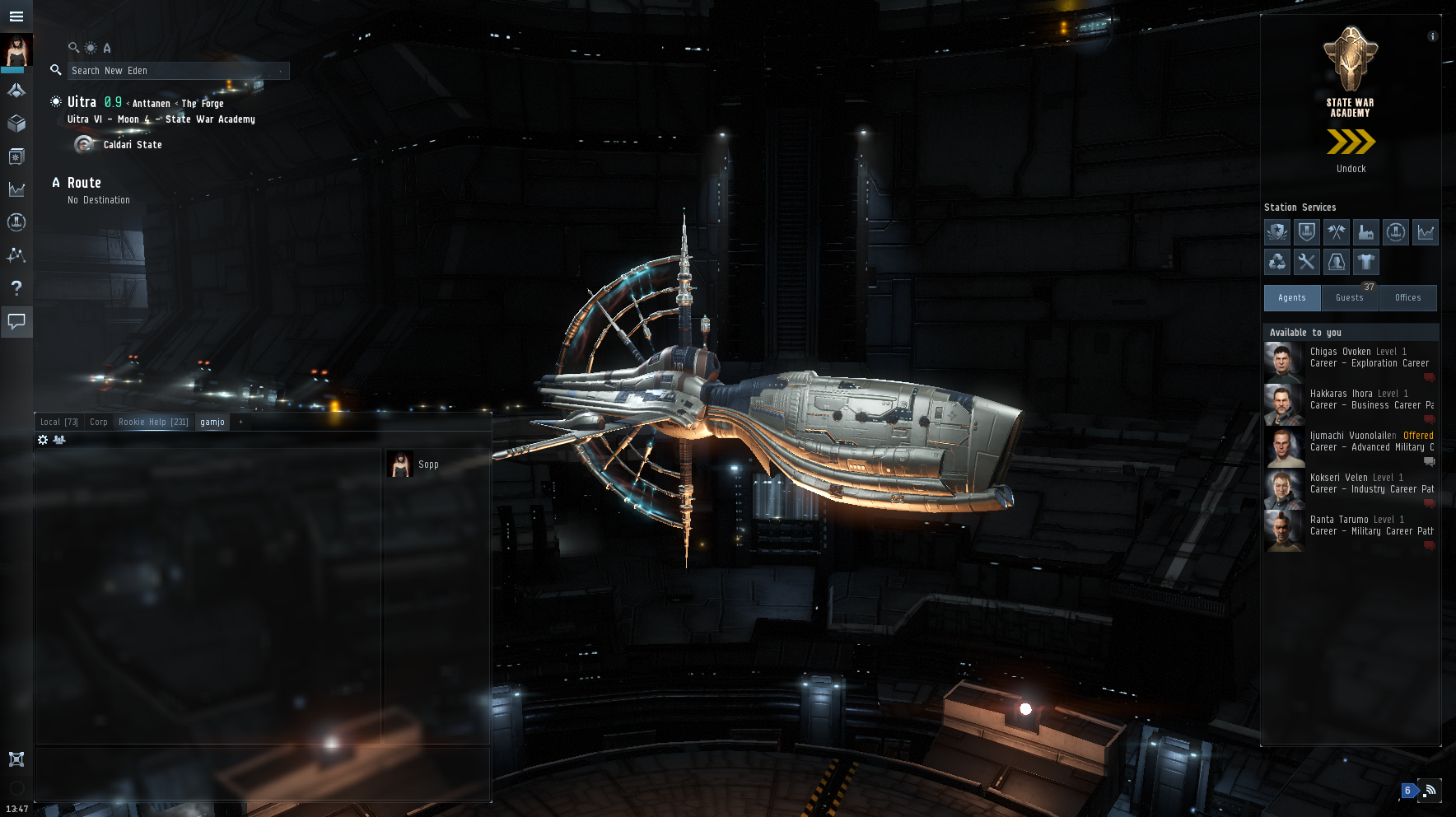The image size is (1456, 817).
Task: Open the Reprocessing Plant recycle icon
Action: click(1276, 262)
